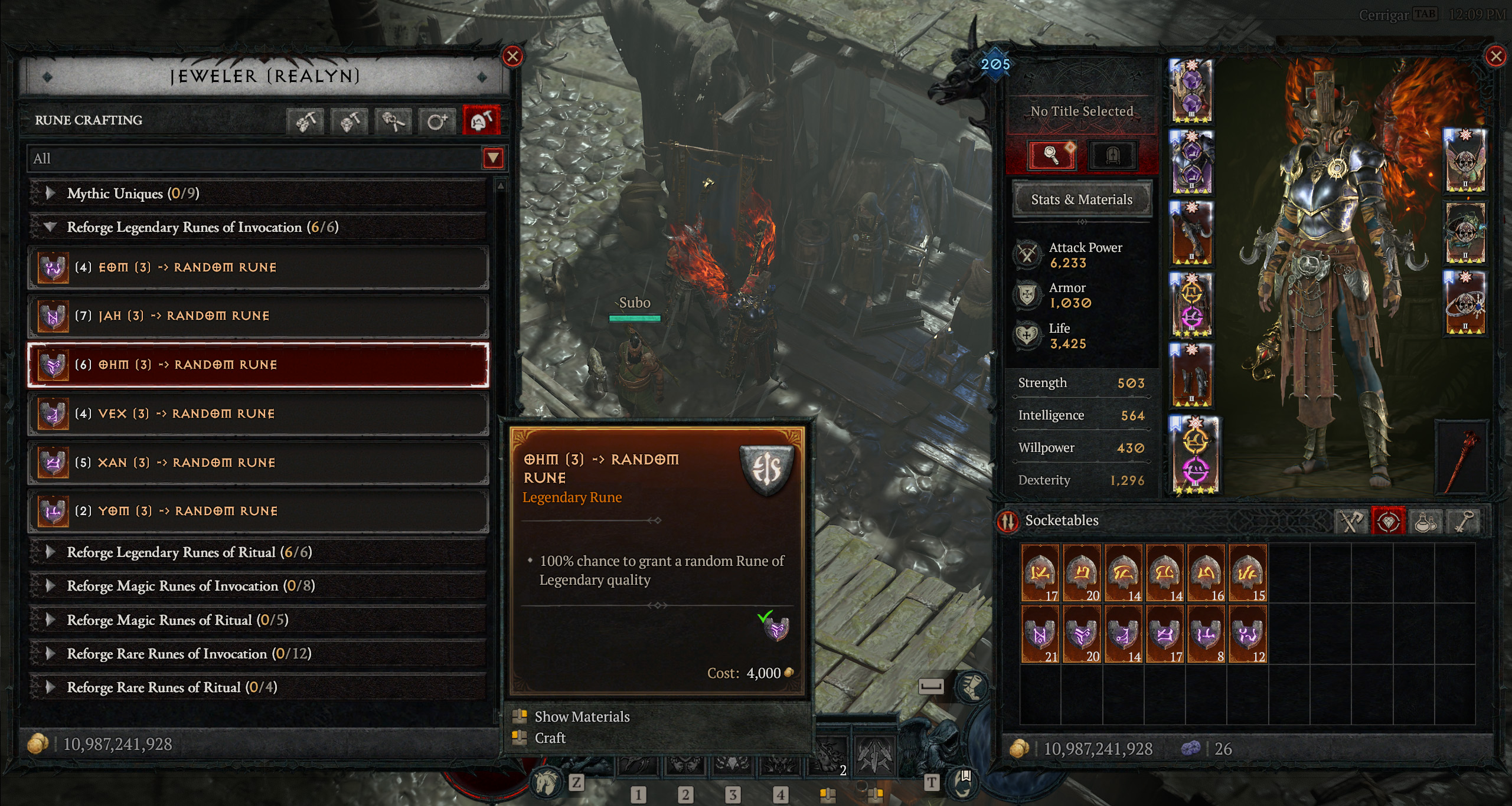The height and width of the screenshot is (806, 1512).
Task: Select the Vex to Random Rune recipe
Action: coord(258,414)
